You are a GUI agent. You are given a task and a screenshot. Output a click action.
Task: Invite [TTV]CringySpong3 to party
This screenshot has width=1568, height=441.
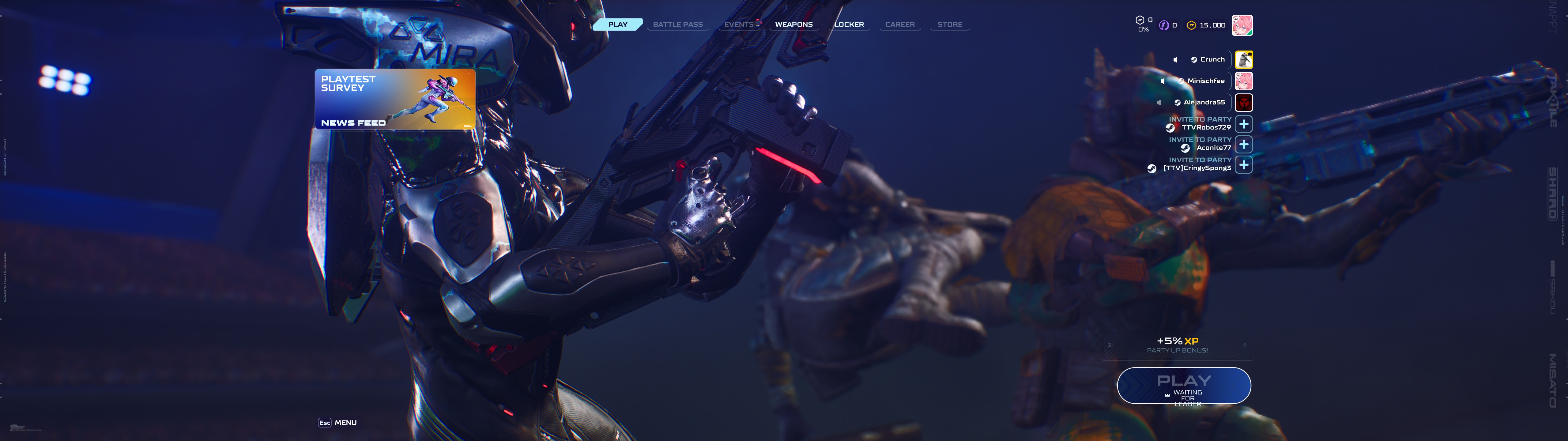[1244, 164]
